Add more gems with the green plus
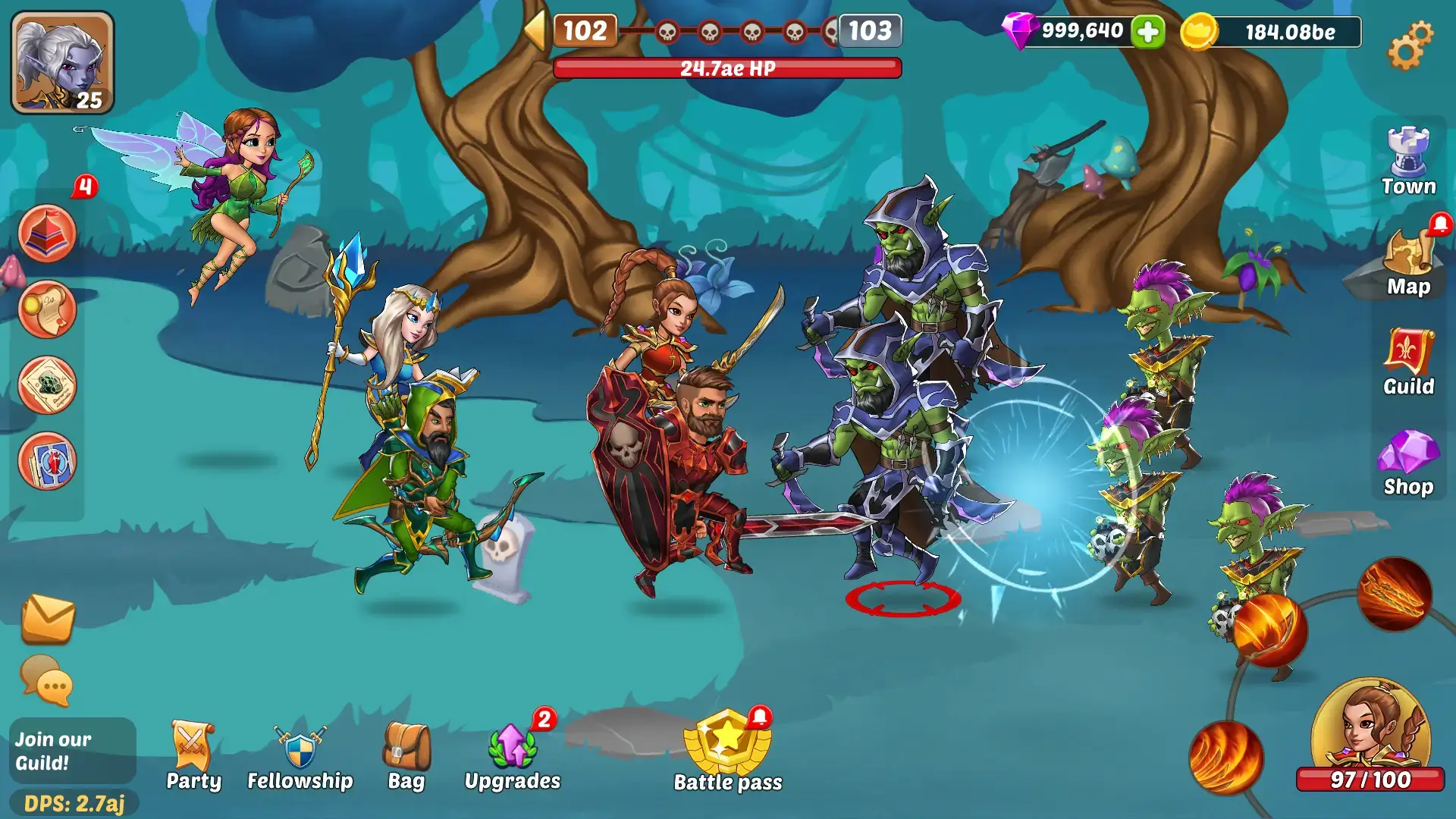The height and width of the screenshot is (819, 1456). pos(1147,32)
